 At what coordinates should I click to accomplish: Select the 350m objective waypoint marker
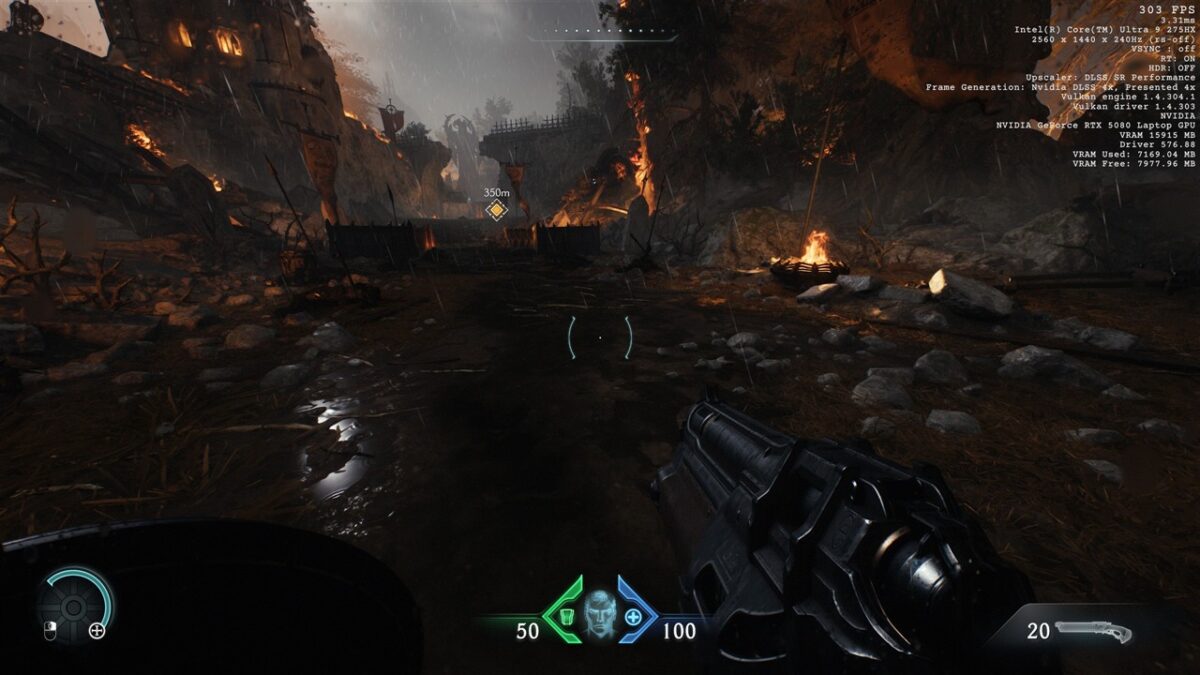496,209
